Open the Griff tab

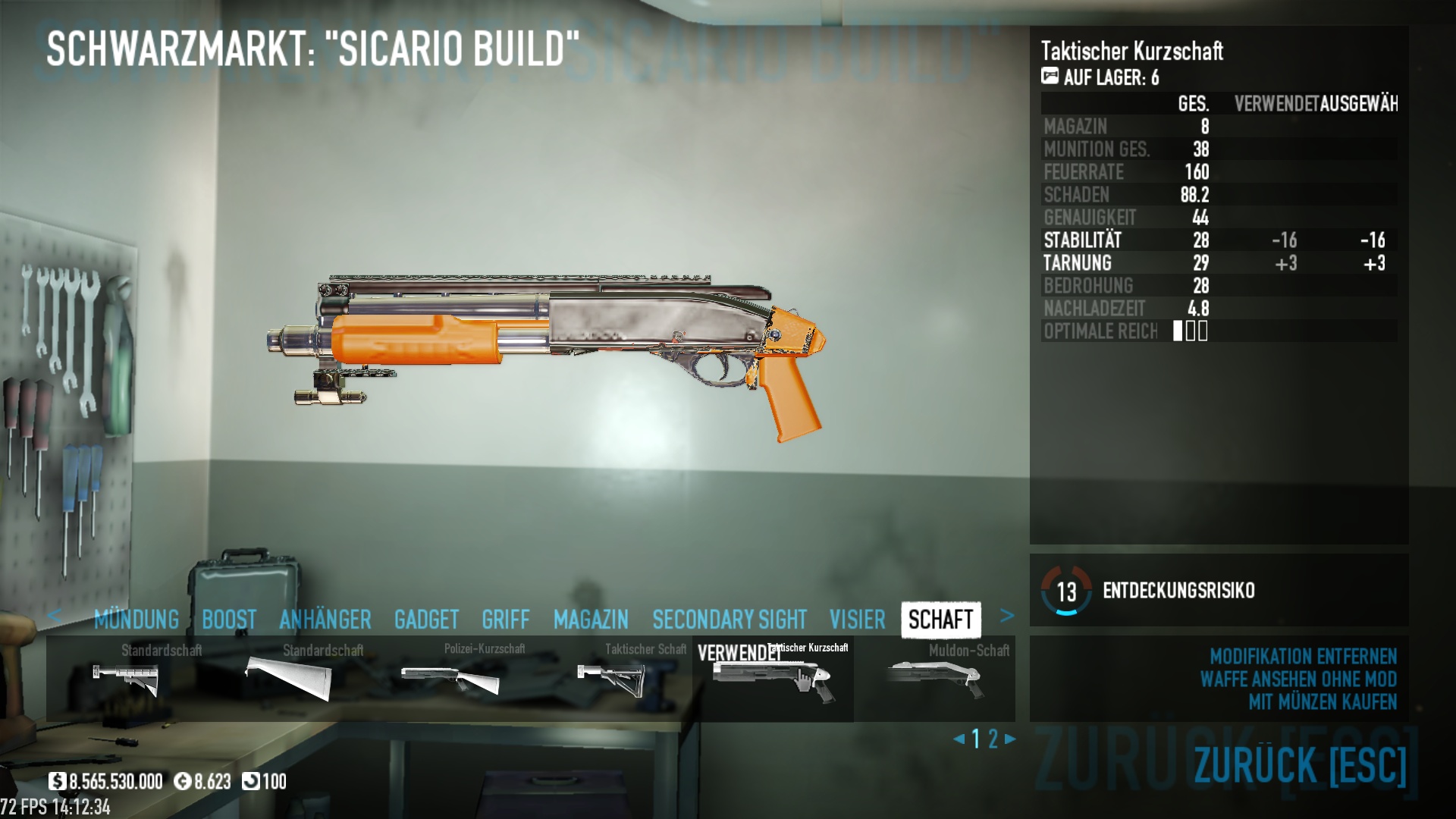click(x=506, y=620)
